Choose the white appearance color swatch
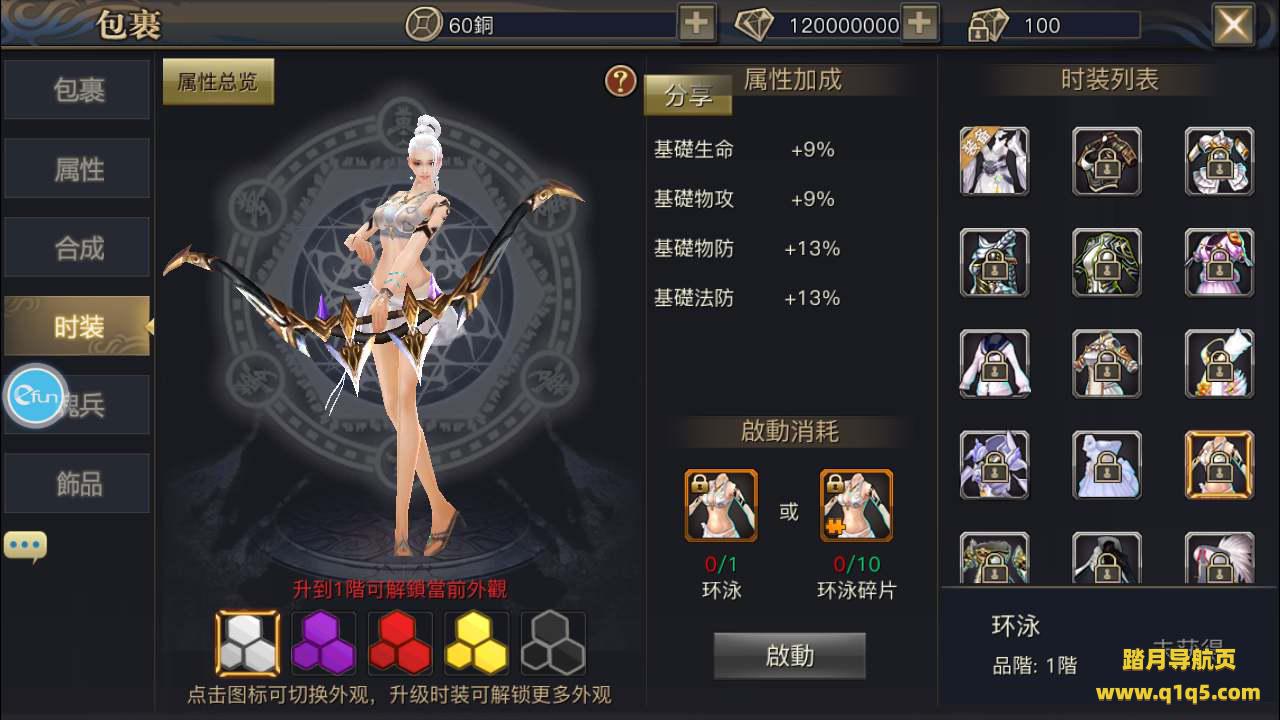The image size is (1280, 720). [248, 643]
